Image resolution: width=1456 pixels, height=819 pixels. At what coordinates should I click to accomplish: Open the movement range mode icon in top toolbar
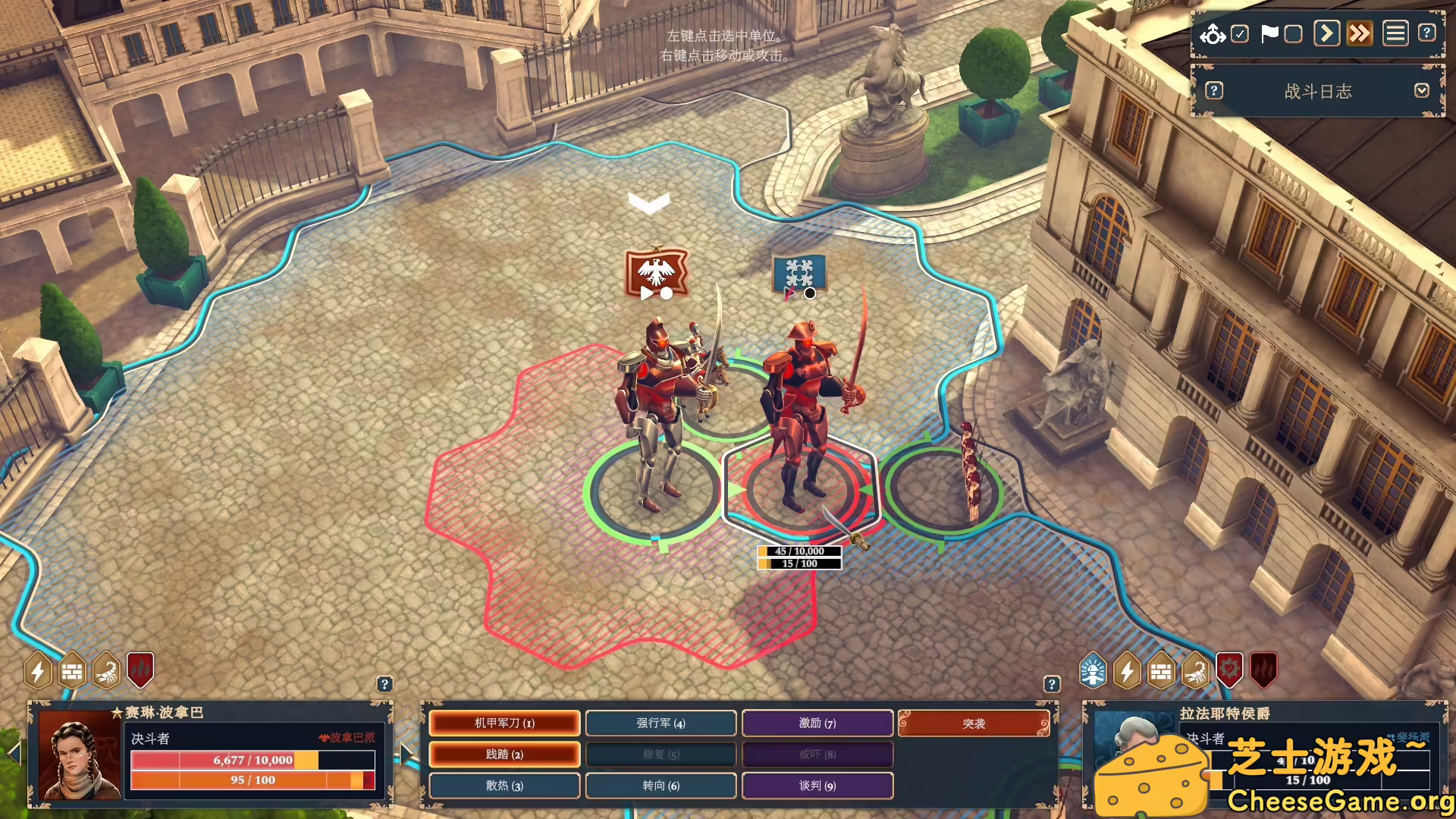point(1213,33)
